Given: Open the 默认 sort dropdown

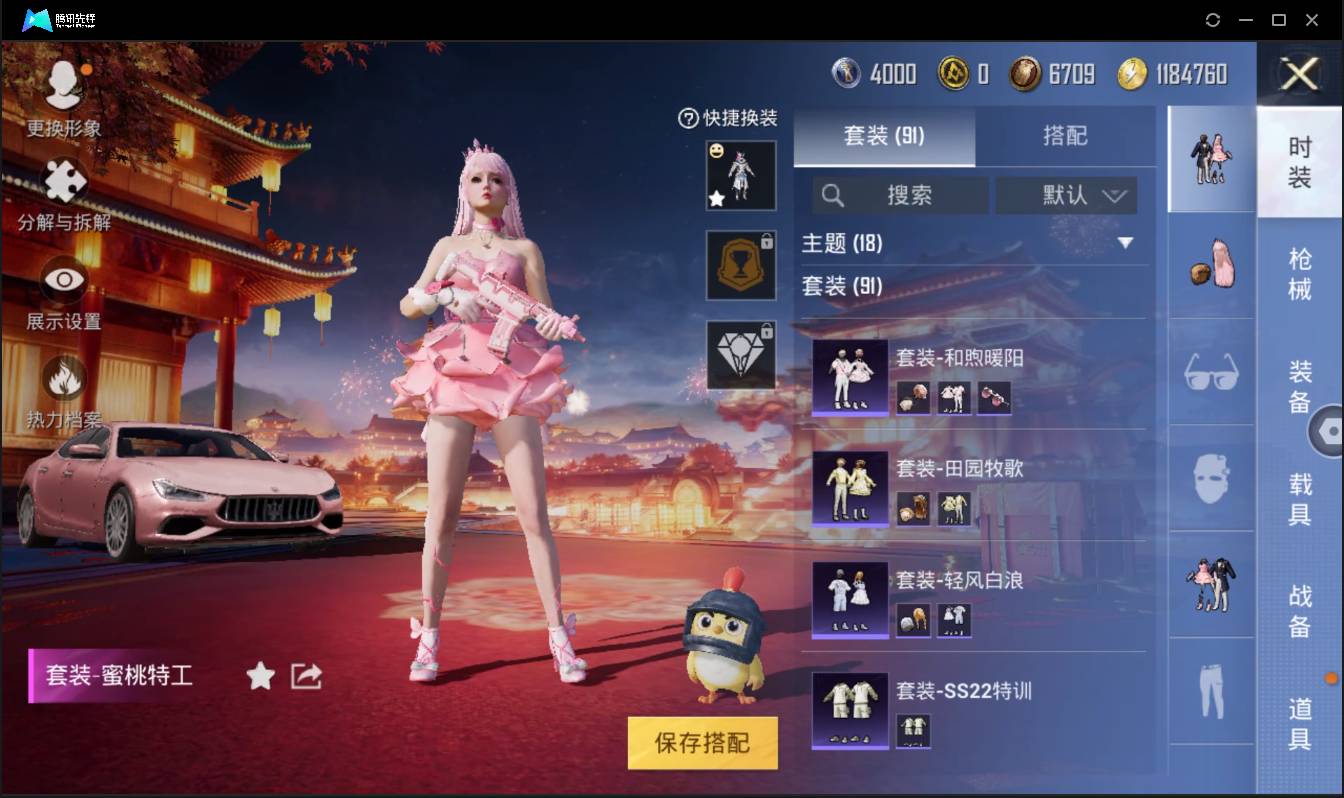Looking at the screenshot, I should click(x=1066, y=195).
